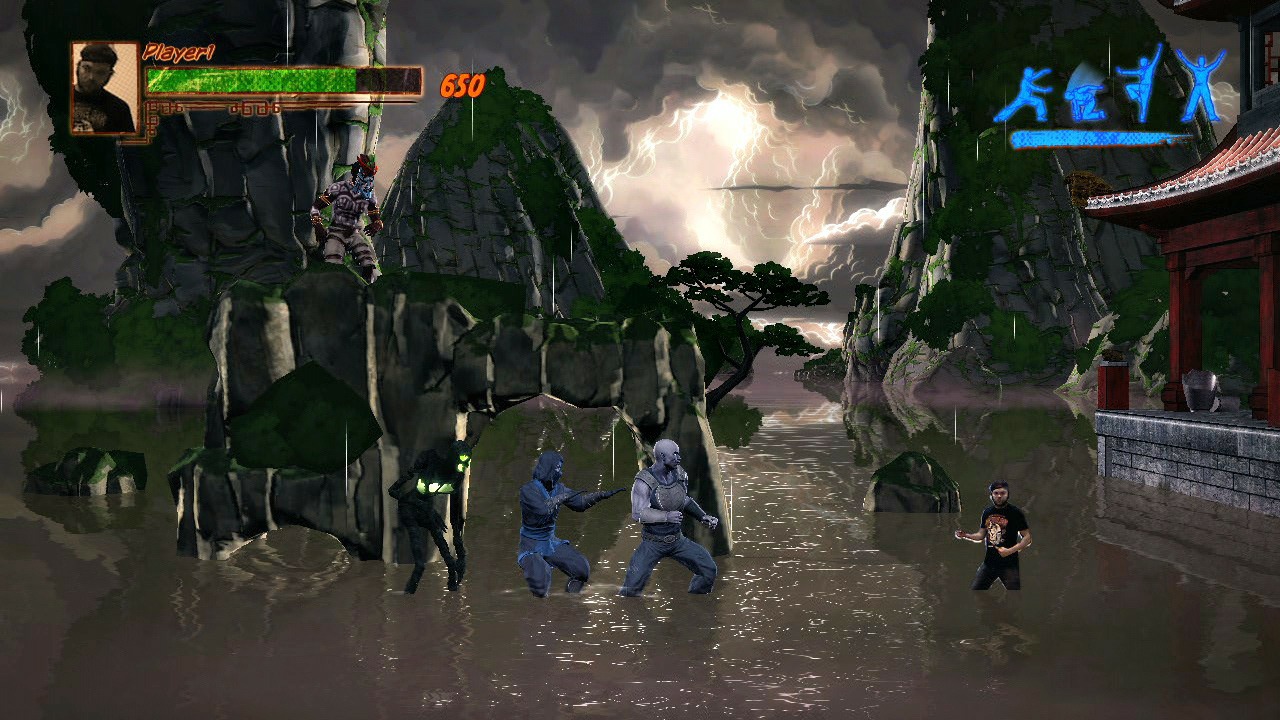Click the Player1 name label
Screen dimensions: 1280x720
coord(180,52)
